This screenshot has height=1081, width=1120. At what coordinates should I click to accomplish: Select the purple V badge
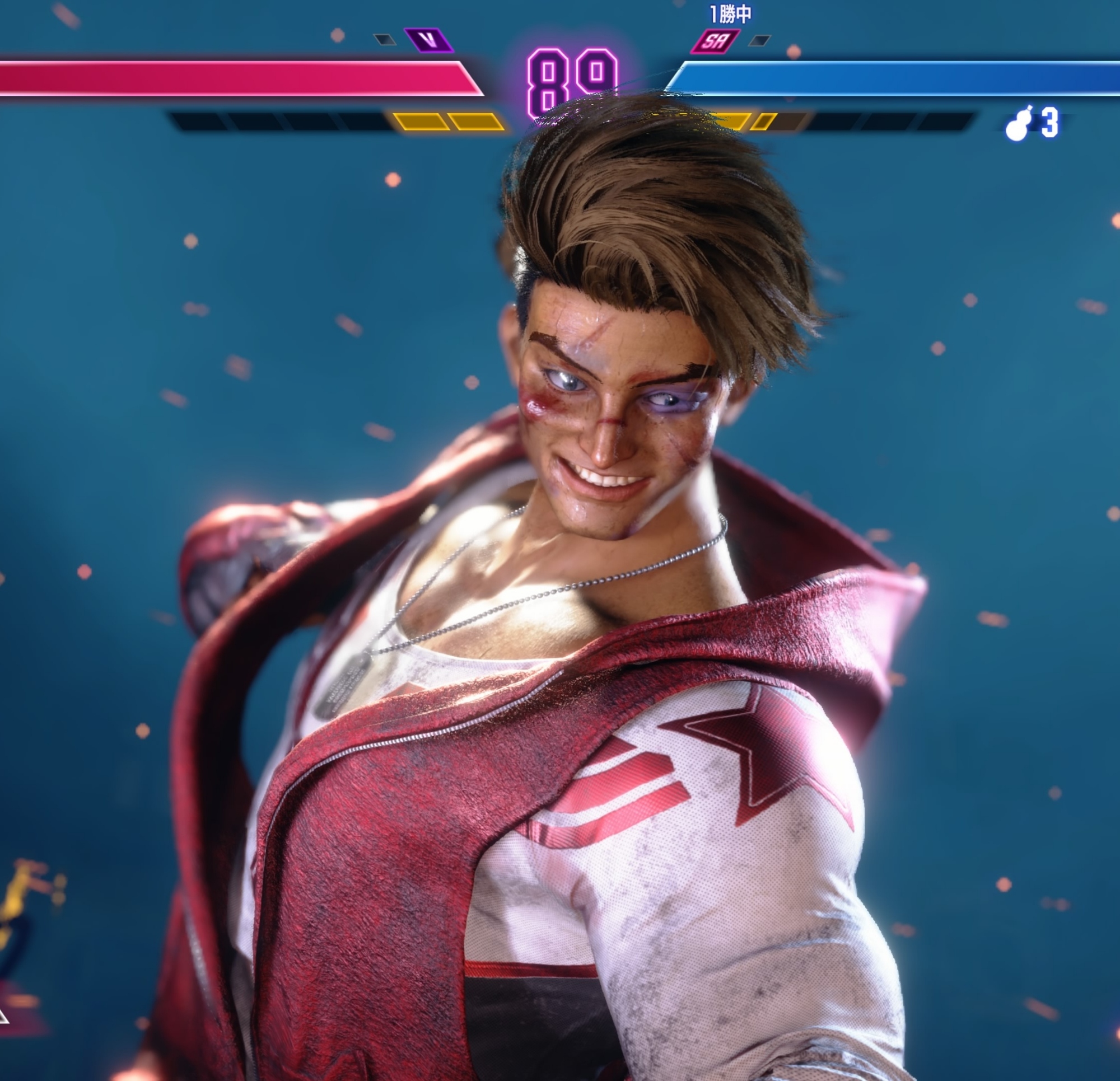(x=428, y=40)
